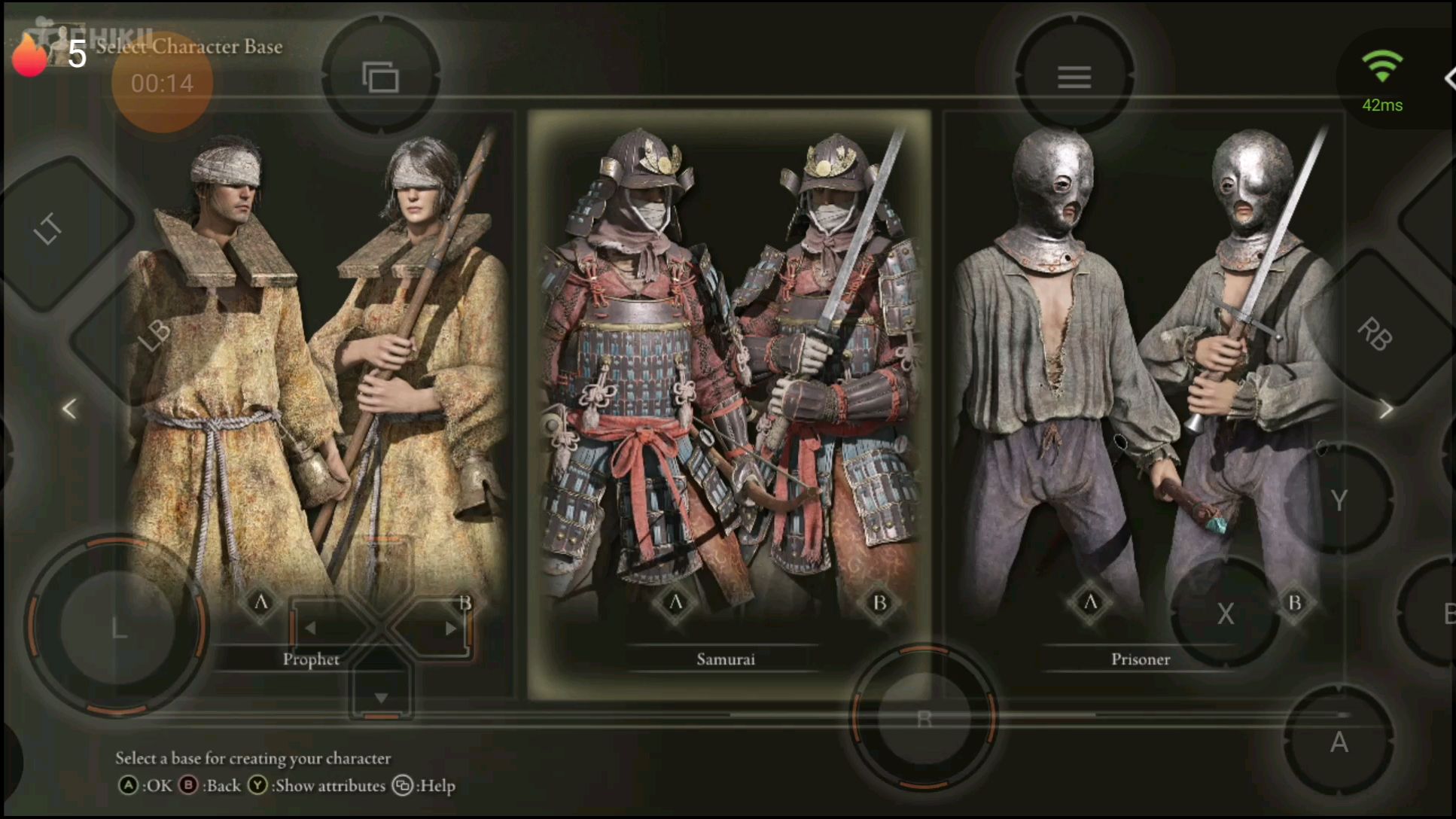Show previous character bases with left arrow
The width and height of the screenshot is (1456, 819).
point(69,409)
